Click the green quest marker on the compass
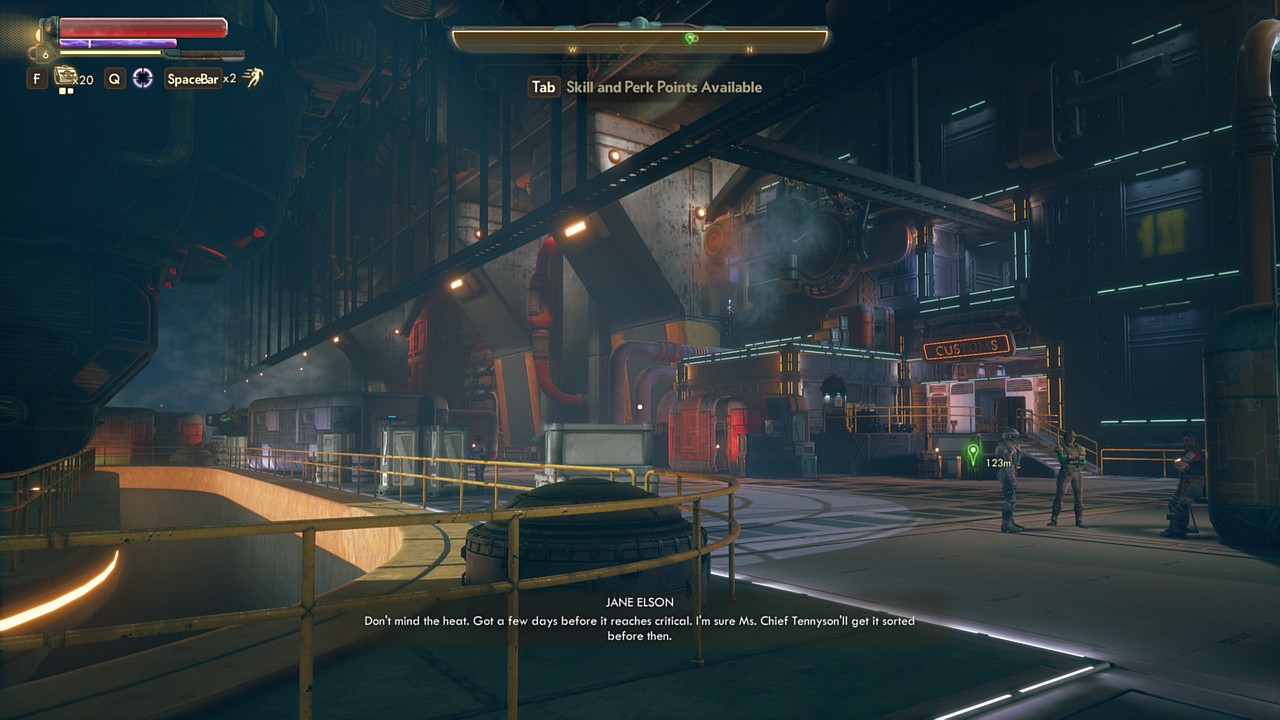The image size is (1280, 720). [690, 39]
